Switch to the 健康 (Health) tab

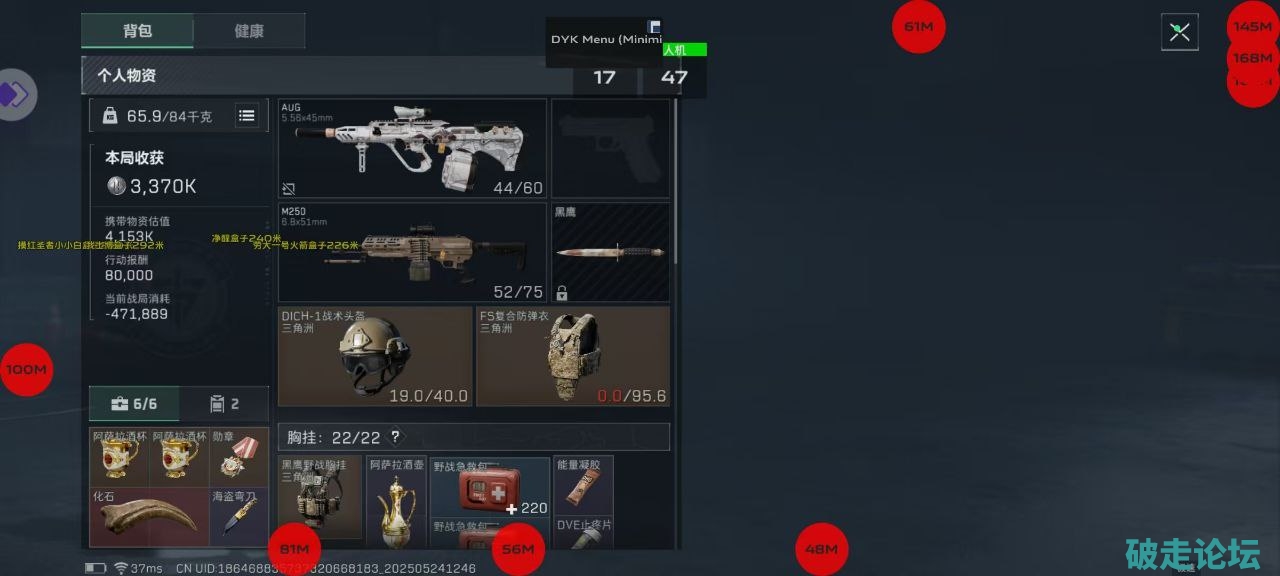point(249,31)
